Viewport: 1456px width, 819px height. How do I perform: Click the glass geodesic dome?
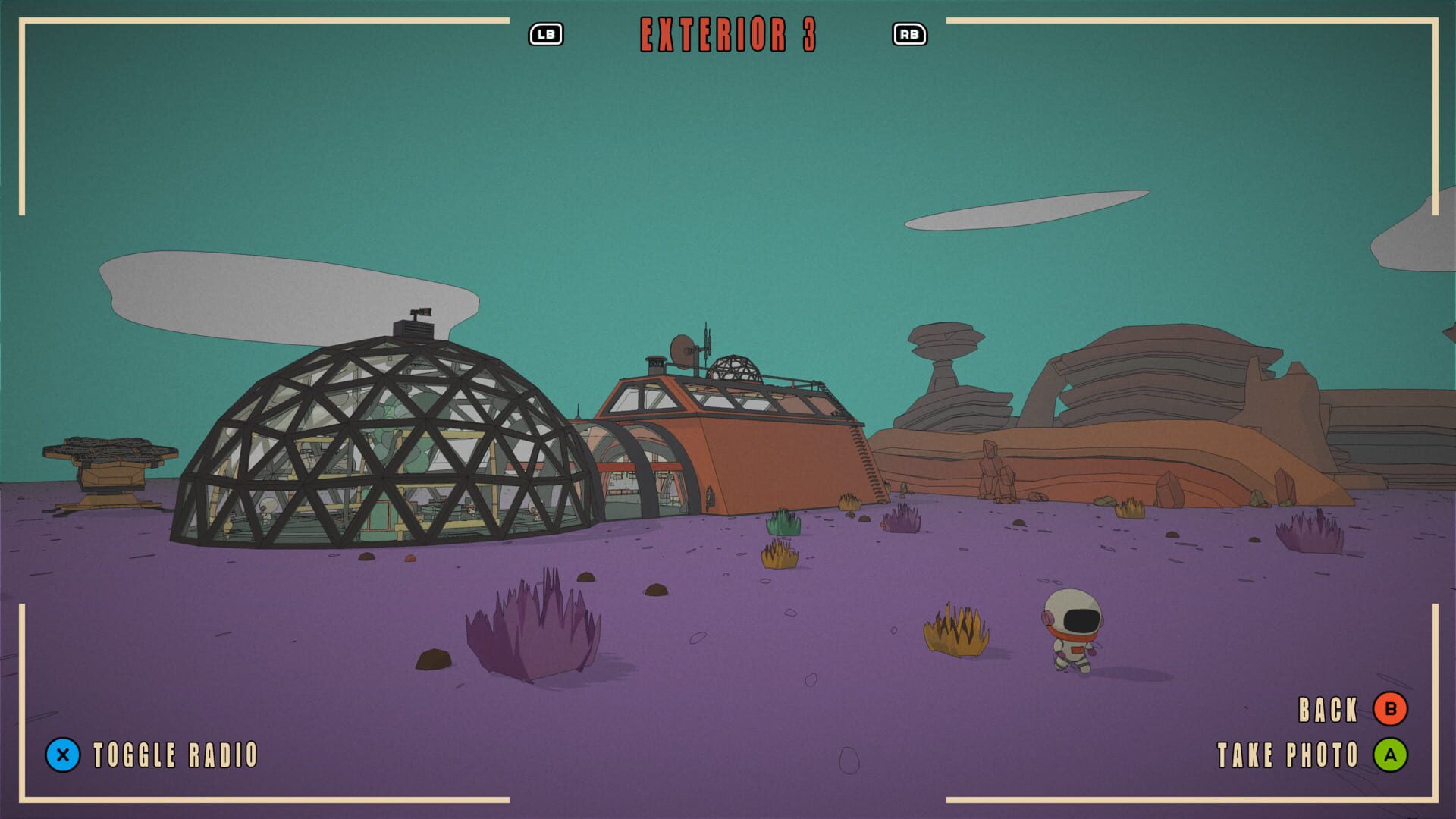click(x=372, y=440)
